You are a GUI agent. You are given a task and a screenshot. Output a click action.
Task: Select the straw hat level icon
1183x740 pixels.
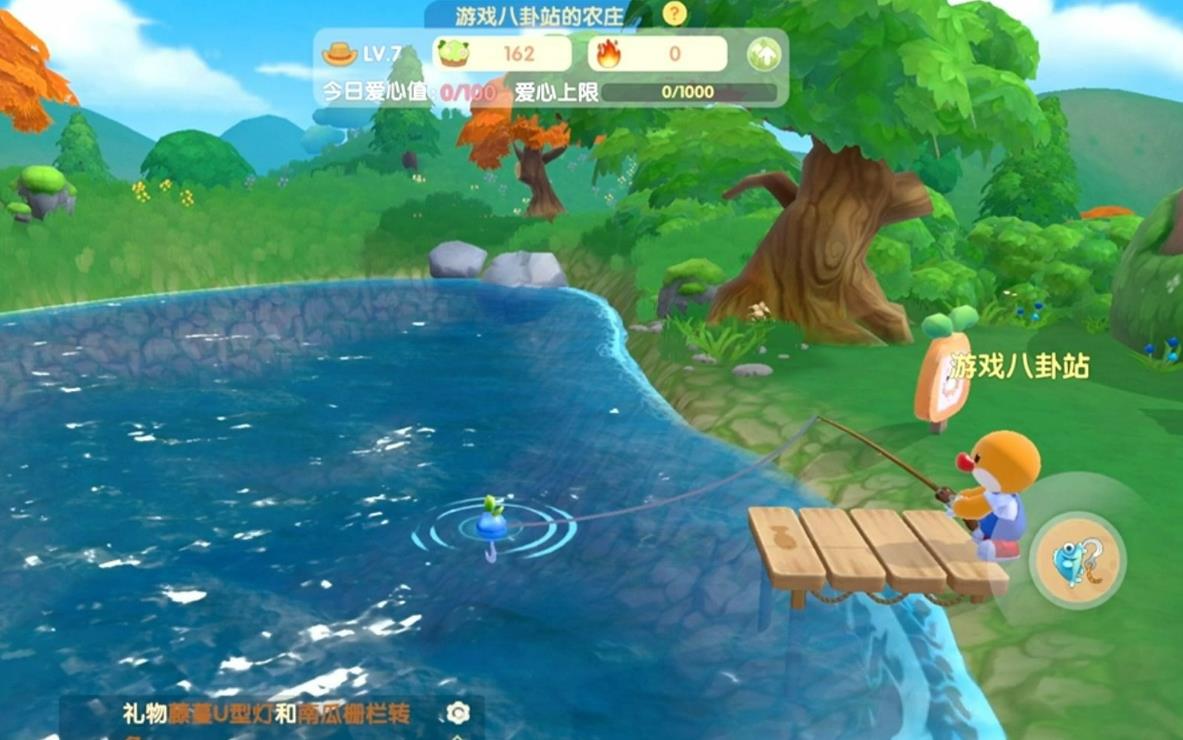pyautogui.click(x=341, y=54)
